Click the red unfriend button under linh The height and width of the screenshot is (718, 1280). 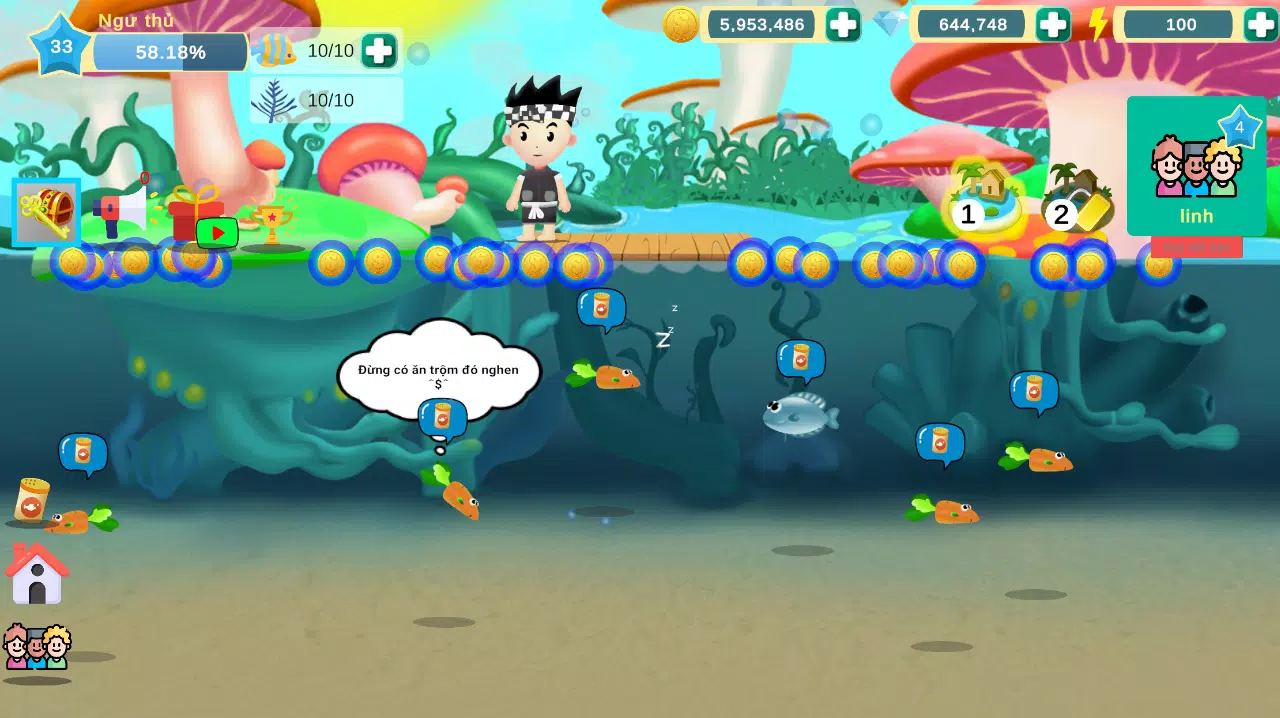[x=1196, y=247]
